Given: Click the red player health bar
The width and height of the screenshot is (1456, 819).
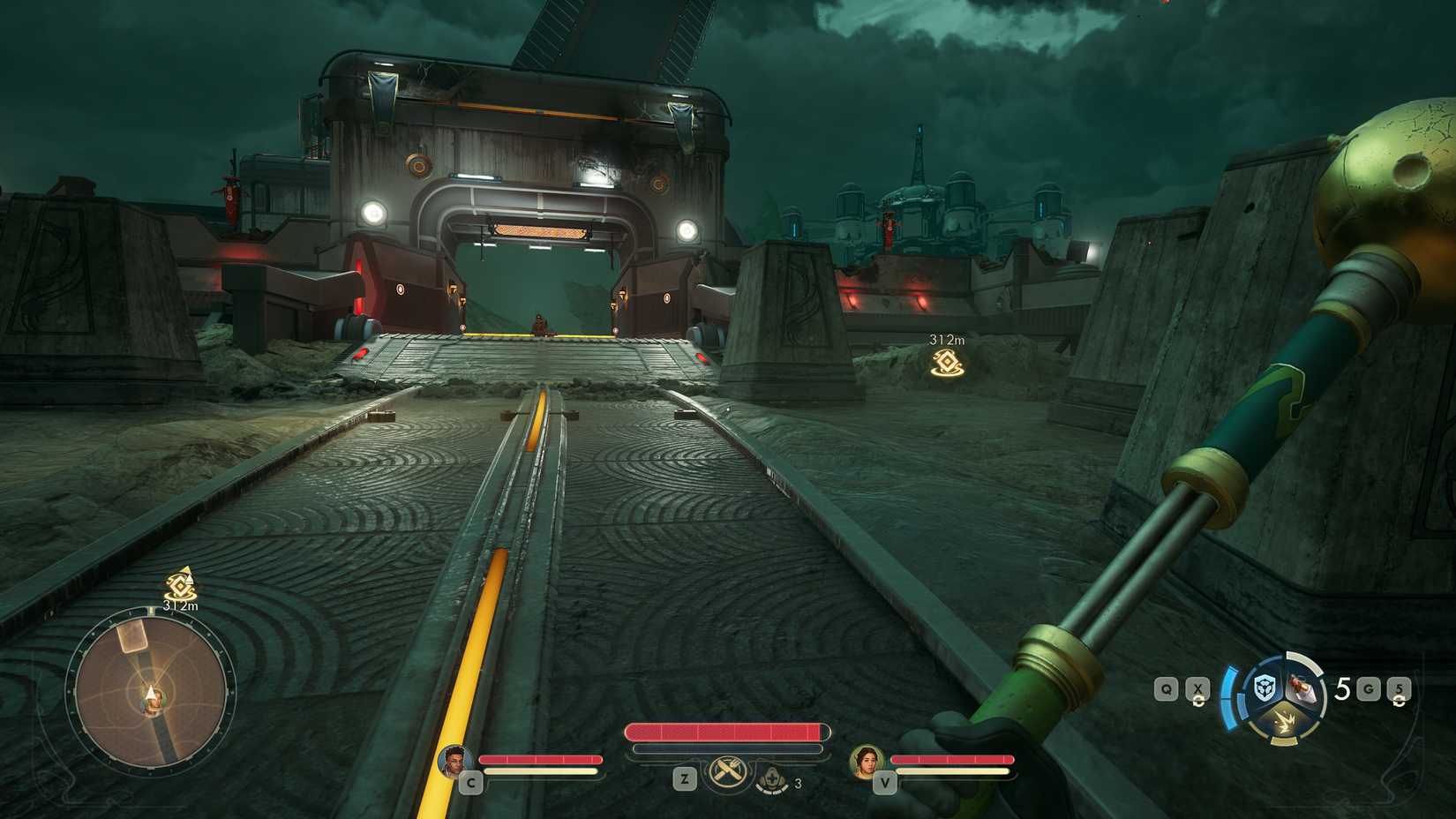Looking at the screenshot, I should point(725,733).
